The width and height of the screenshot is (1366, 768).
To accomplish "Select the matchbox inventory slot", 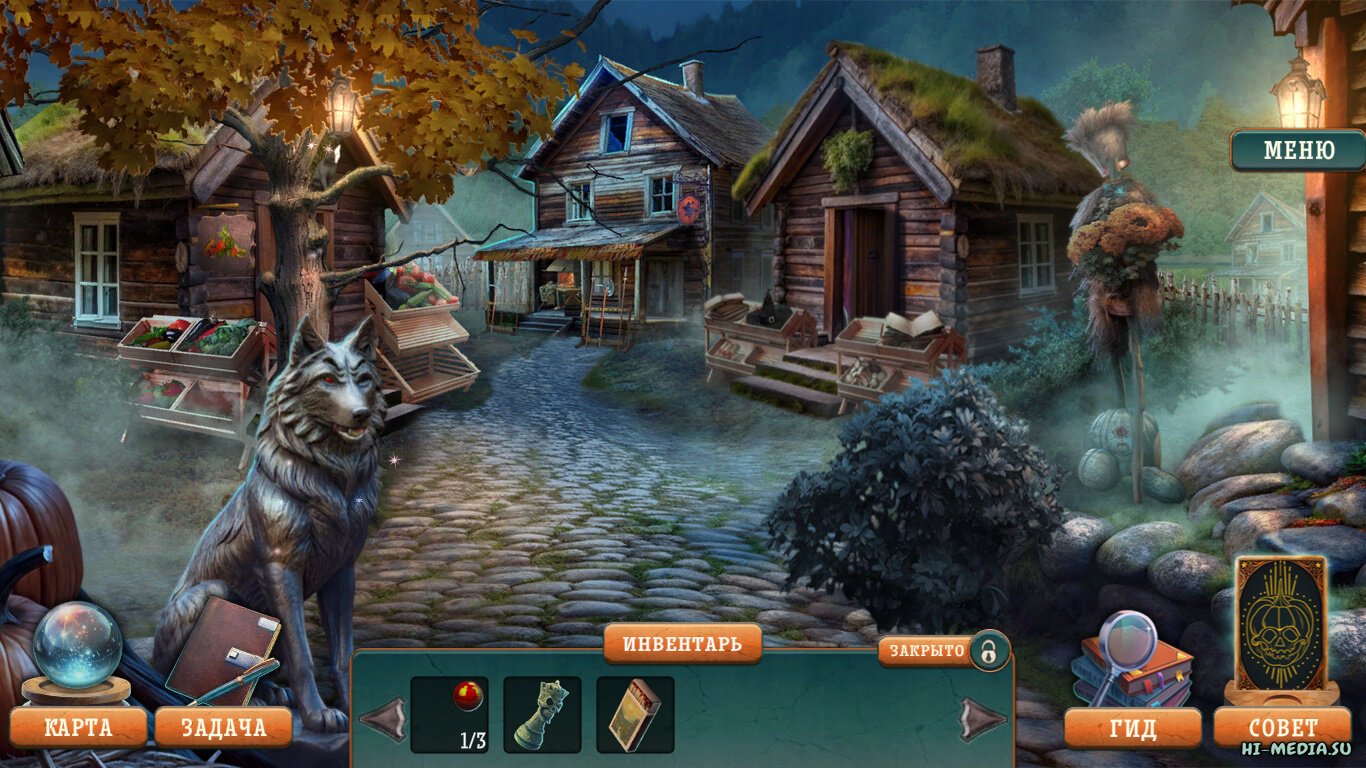I will pyautogui.click(x=635, y=714).
